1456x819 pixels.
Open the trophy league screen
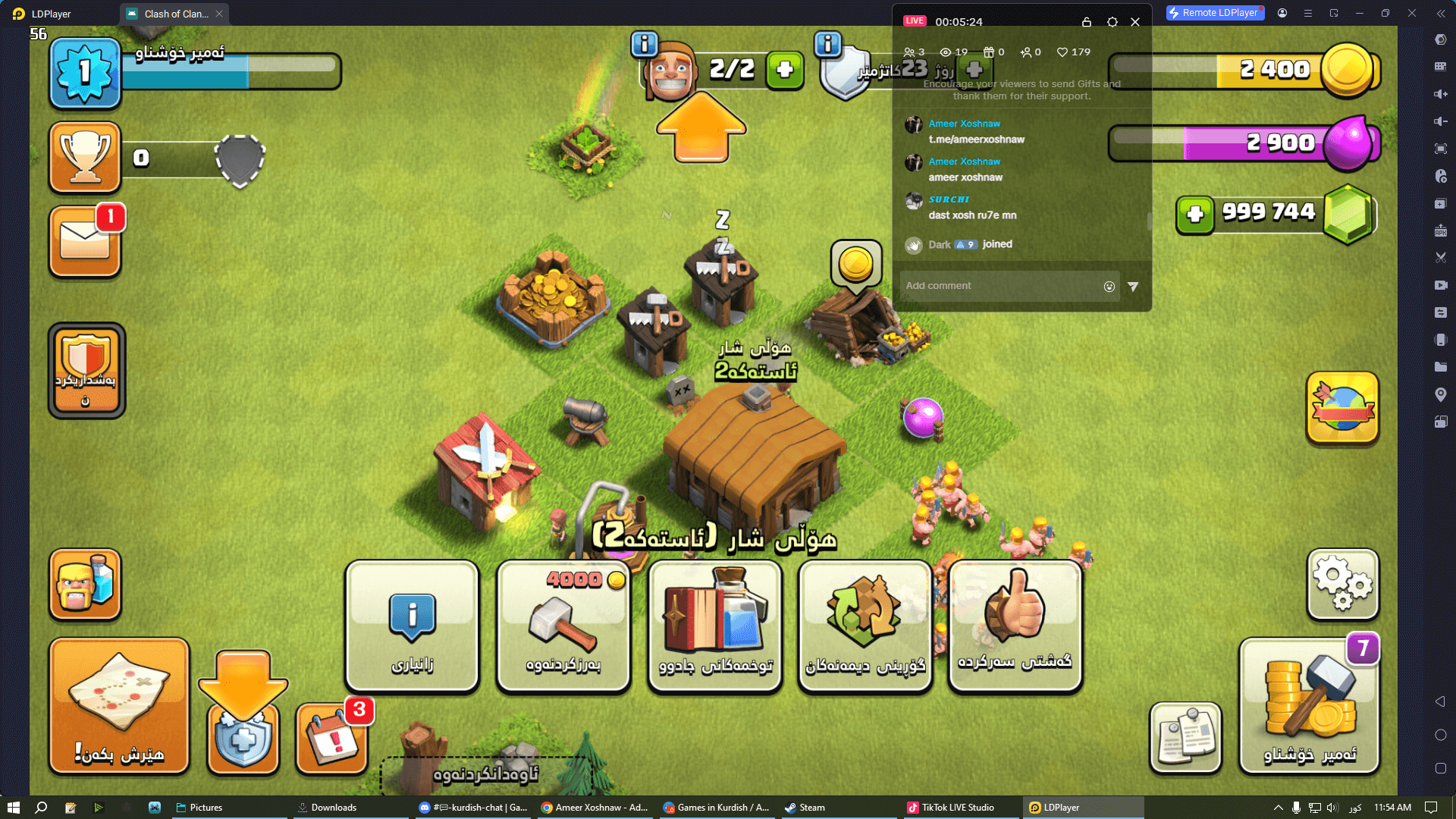coord(84,158)
